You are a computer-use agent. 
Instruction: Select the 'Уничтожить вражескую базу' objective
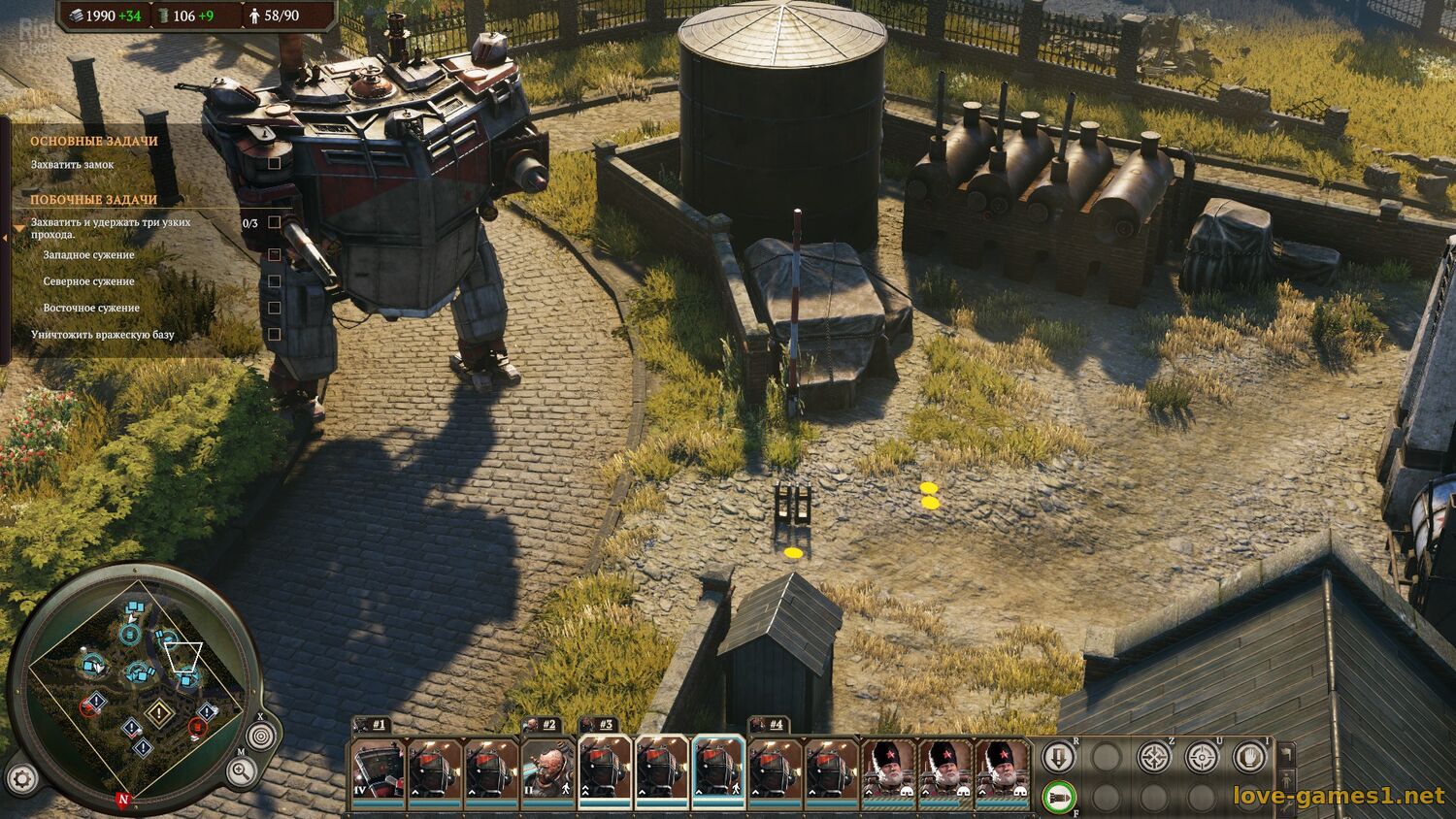[x=103, y=335]
